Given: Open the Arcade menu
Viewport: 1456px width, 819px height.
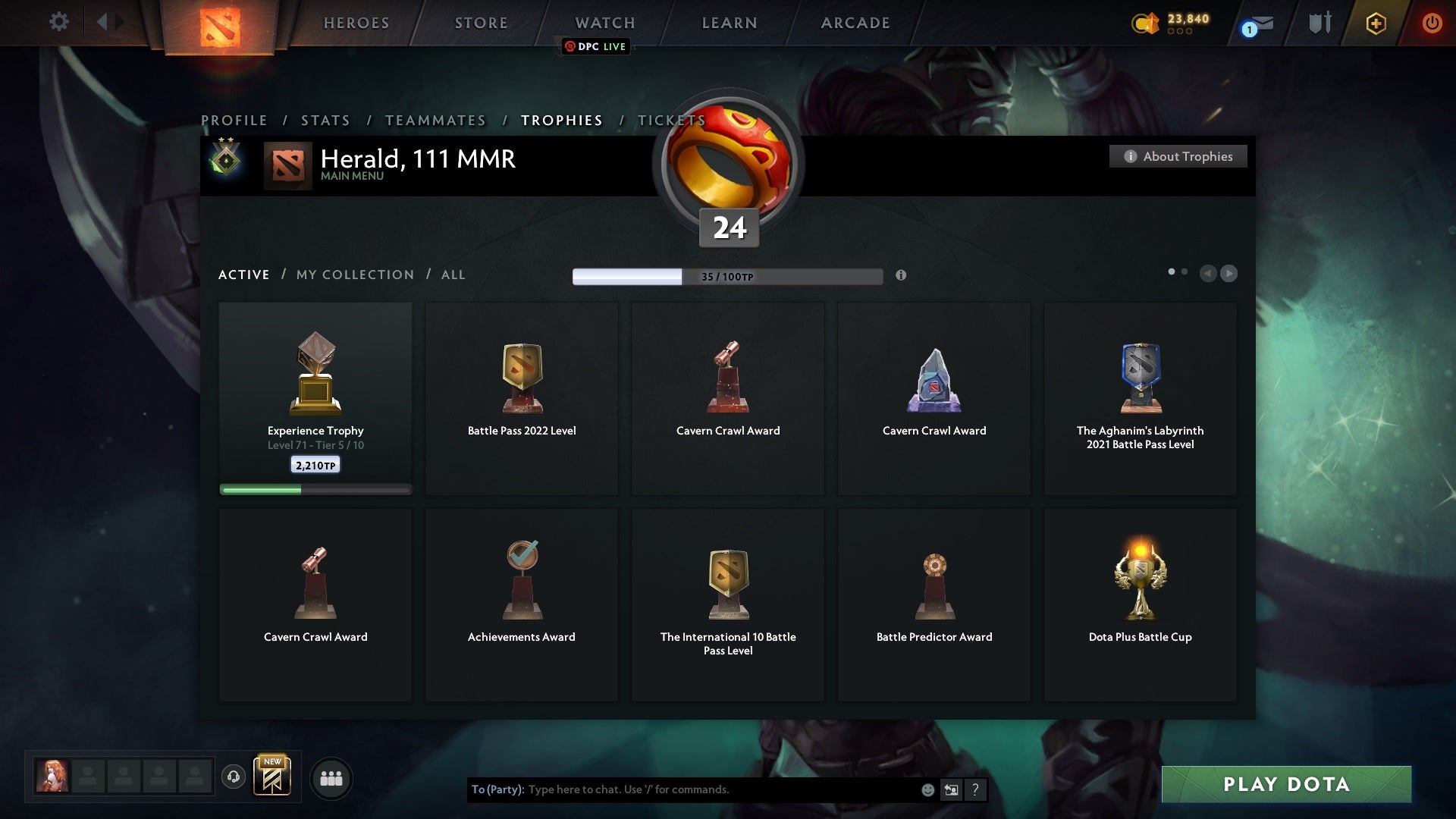Looking at the screenshot, I should (x=855, y=23).
